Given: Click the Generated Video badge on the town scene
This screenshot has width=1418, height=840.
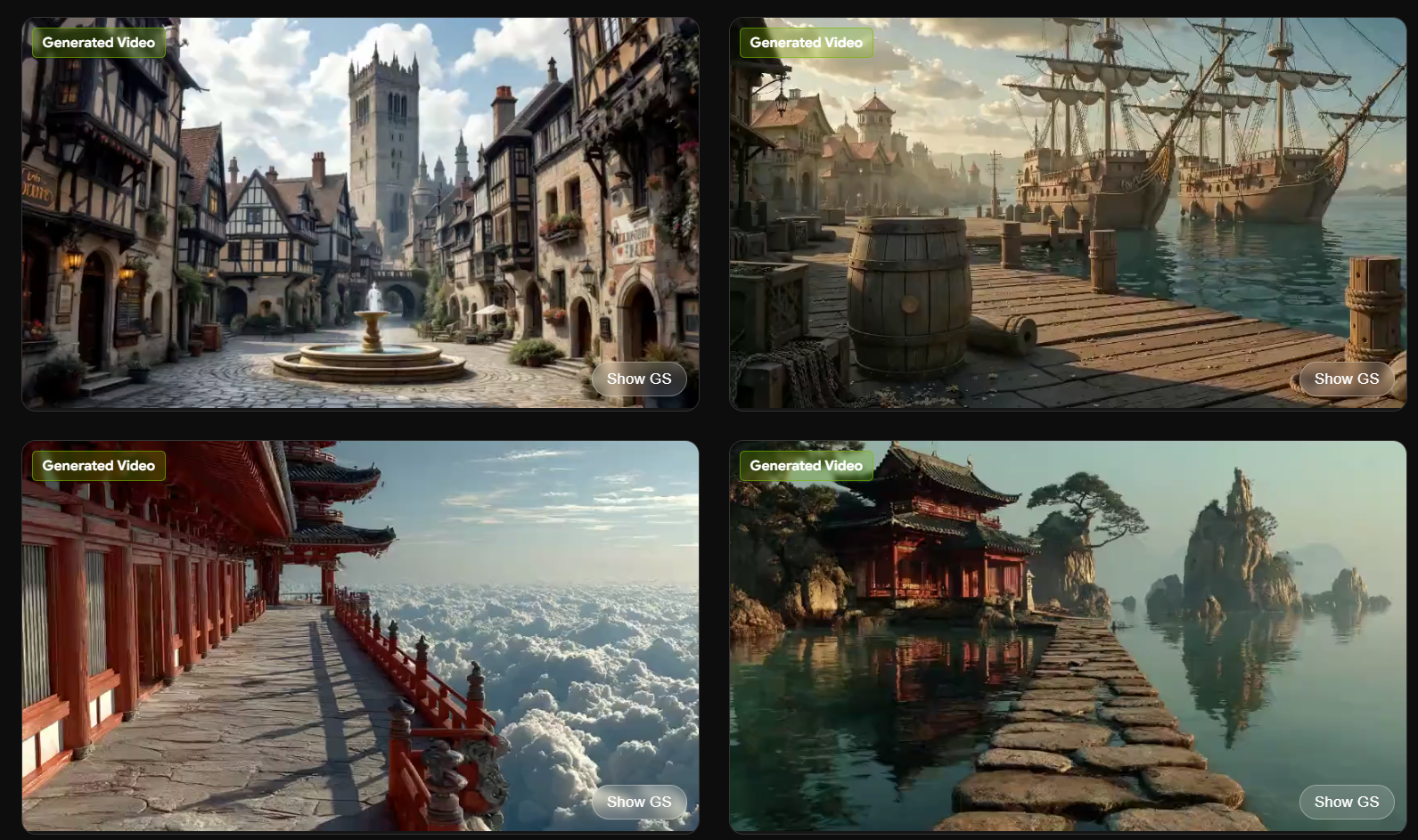Looking at the screenshot, I should (x=98, y=42).
